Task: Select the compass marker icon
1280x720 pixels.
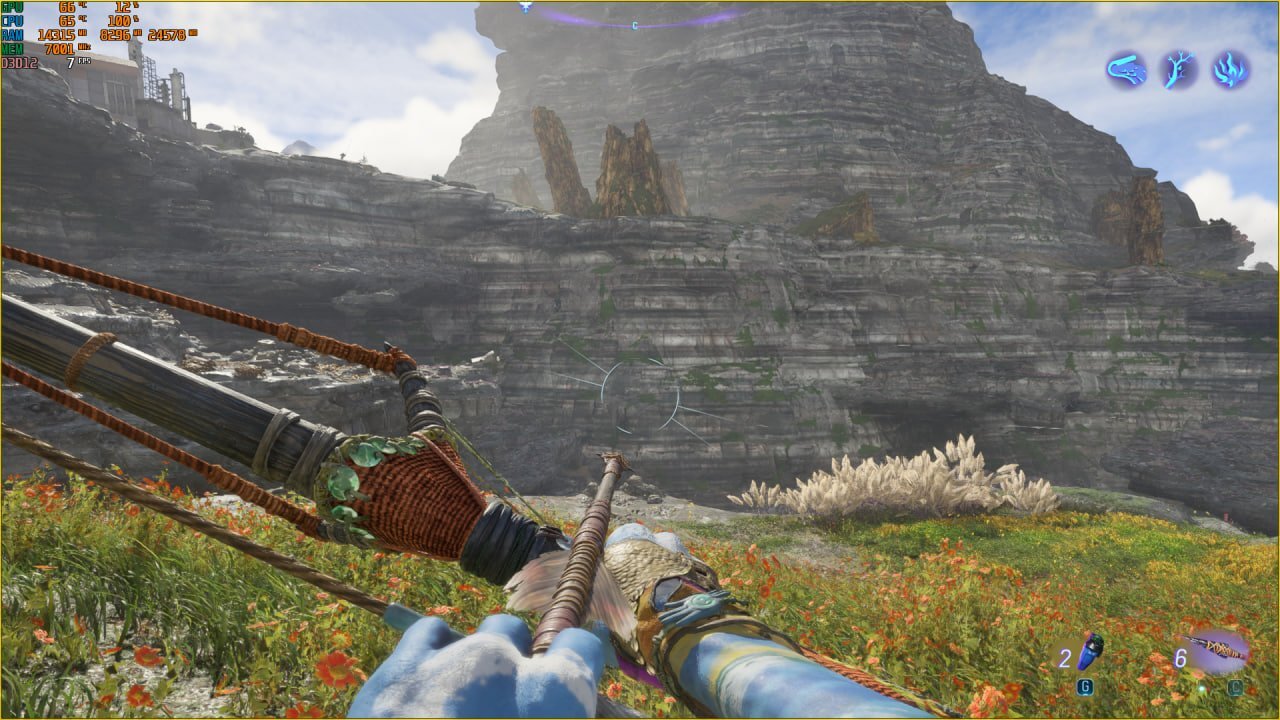Action: point(525,7)
